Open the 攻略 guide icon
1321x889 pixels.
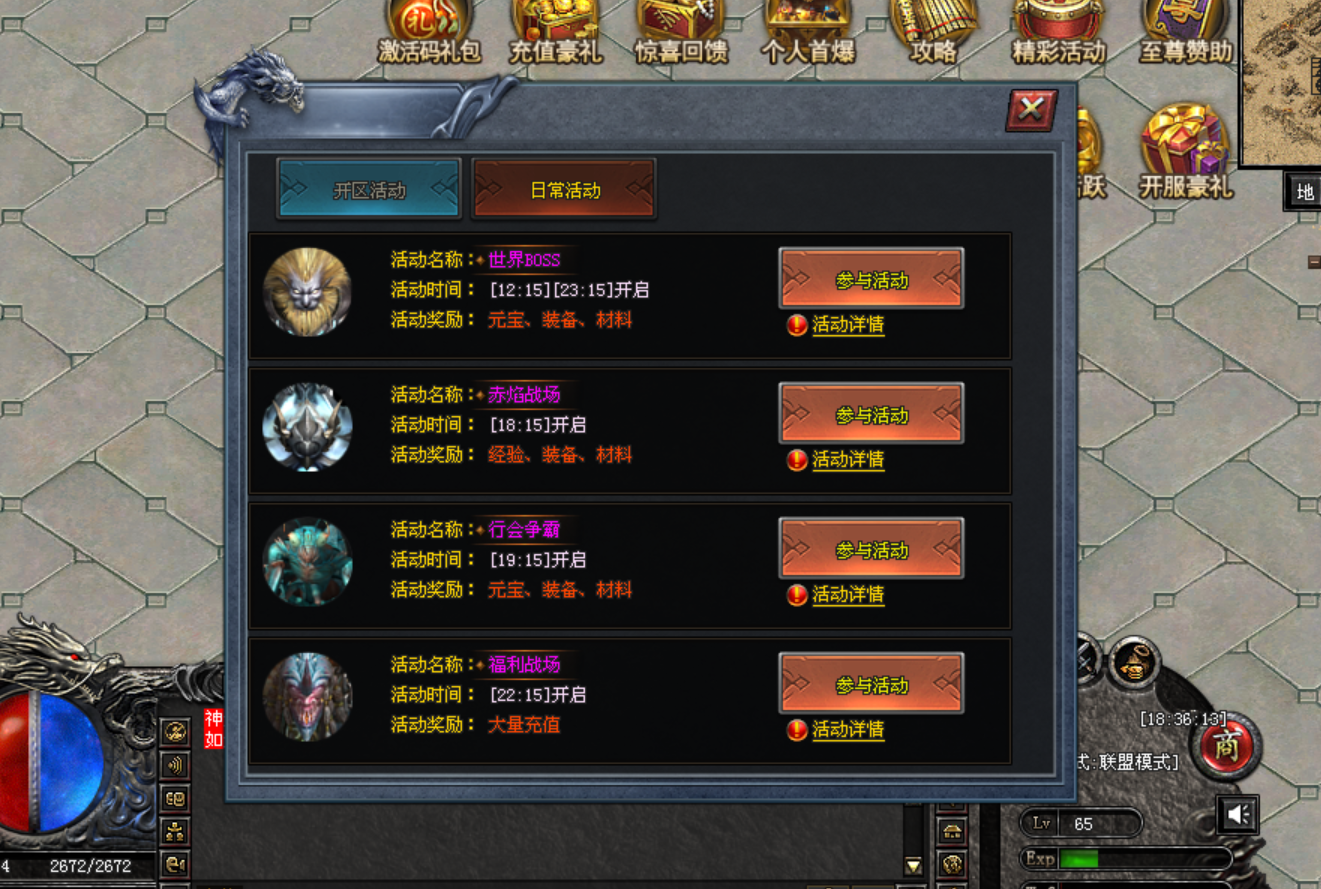[x=933, y=30]
